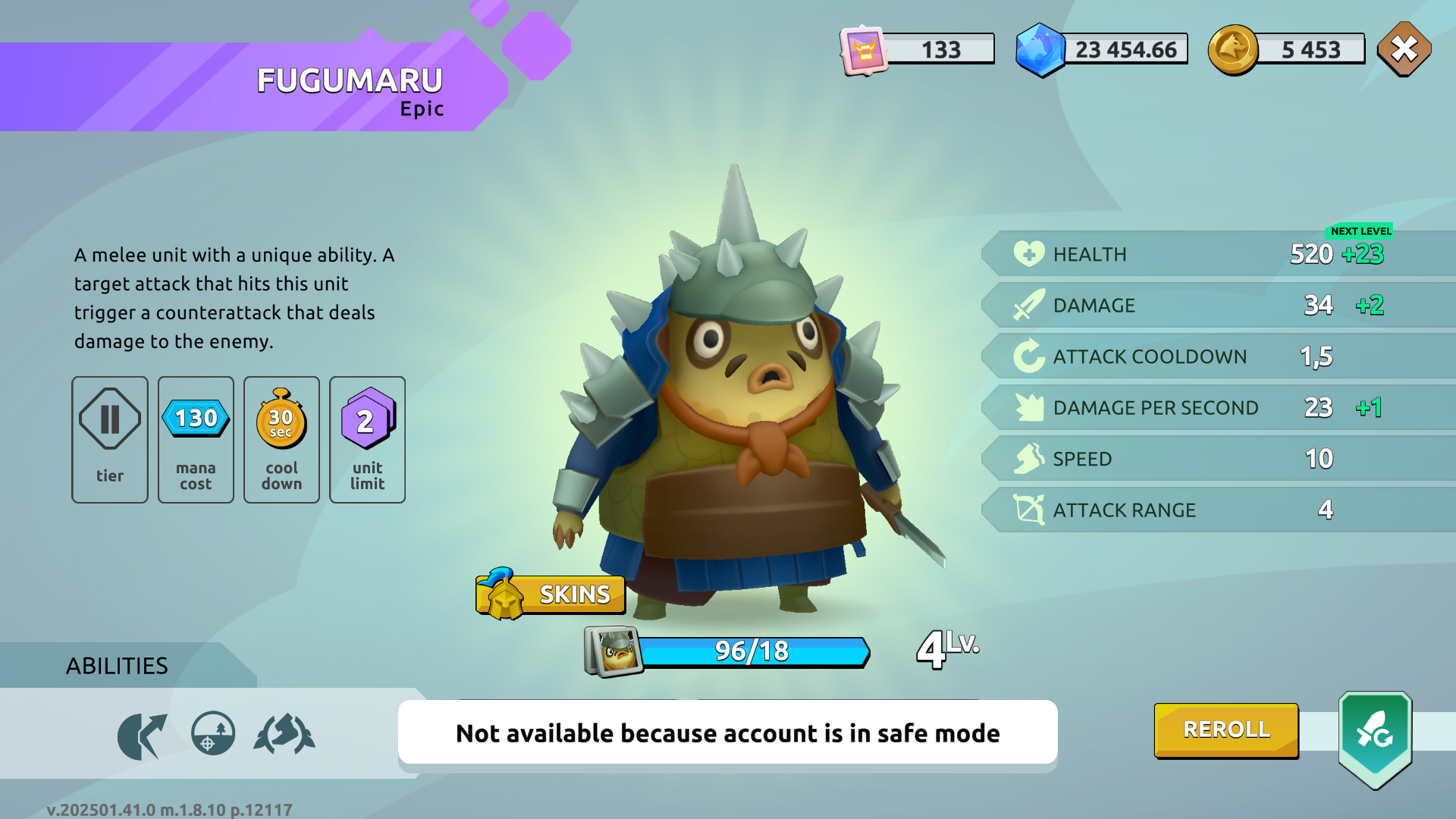The height and width of the screenshot is (819, 1456).
Task: Click the Reroll button
Action: (1226, 730)
